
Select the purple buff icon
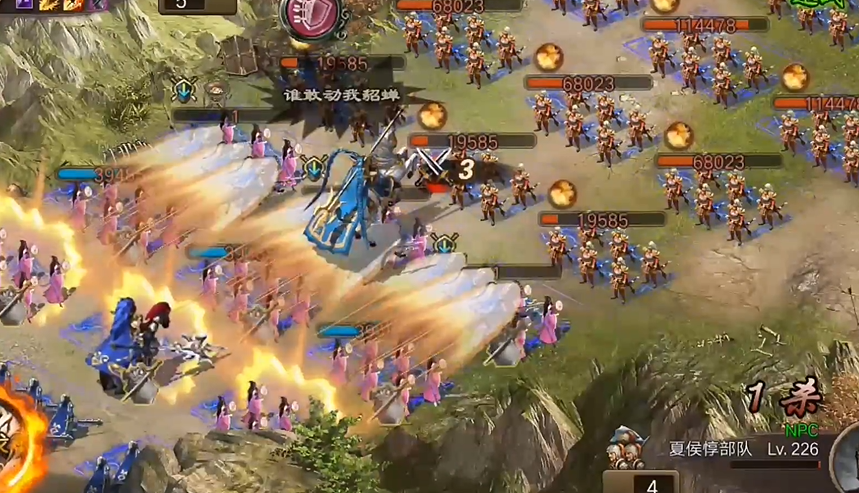click(x=24, y=5)
